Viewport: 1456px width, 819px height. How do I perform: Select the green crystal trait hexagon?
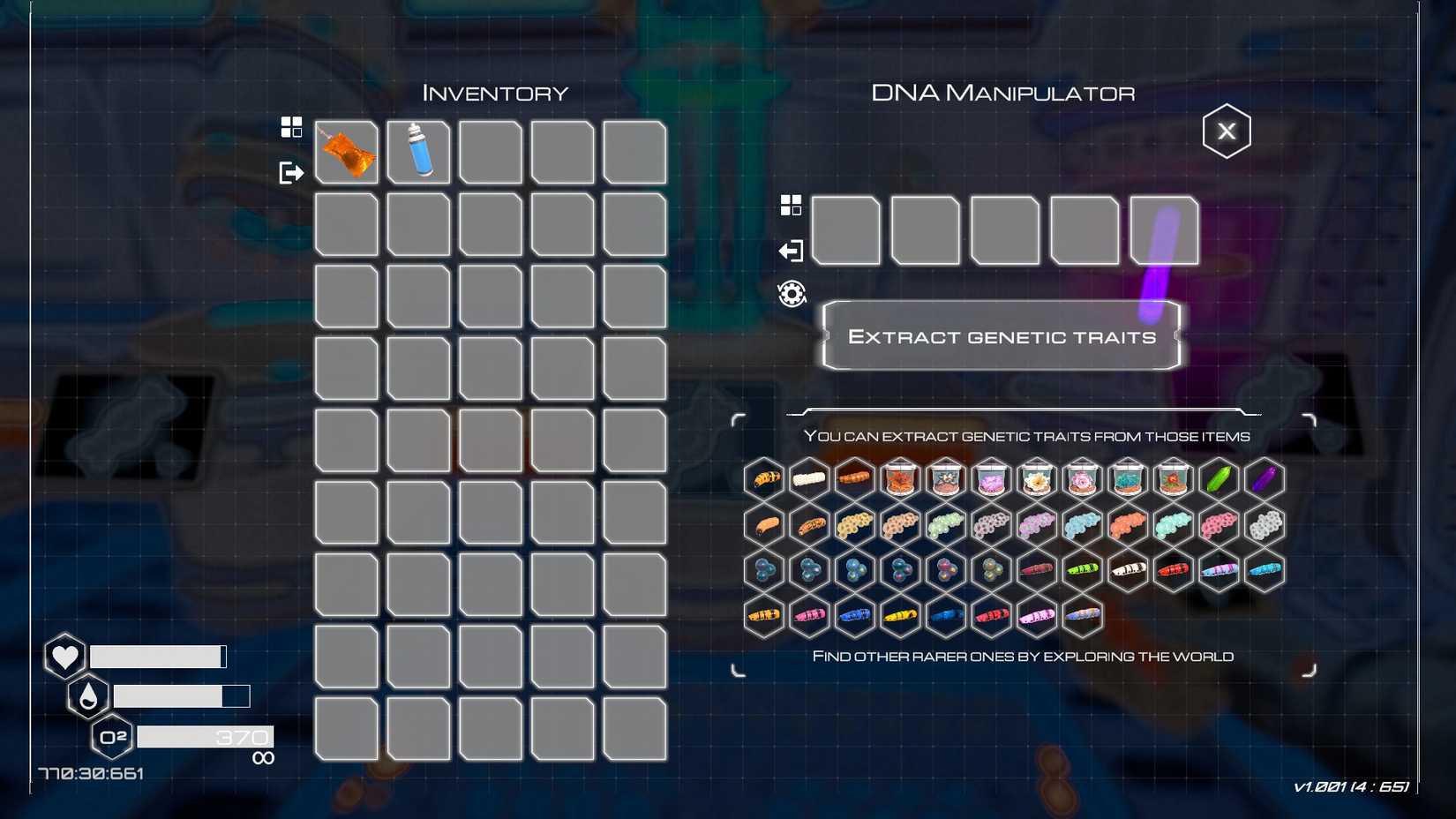point(1219,479)
